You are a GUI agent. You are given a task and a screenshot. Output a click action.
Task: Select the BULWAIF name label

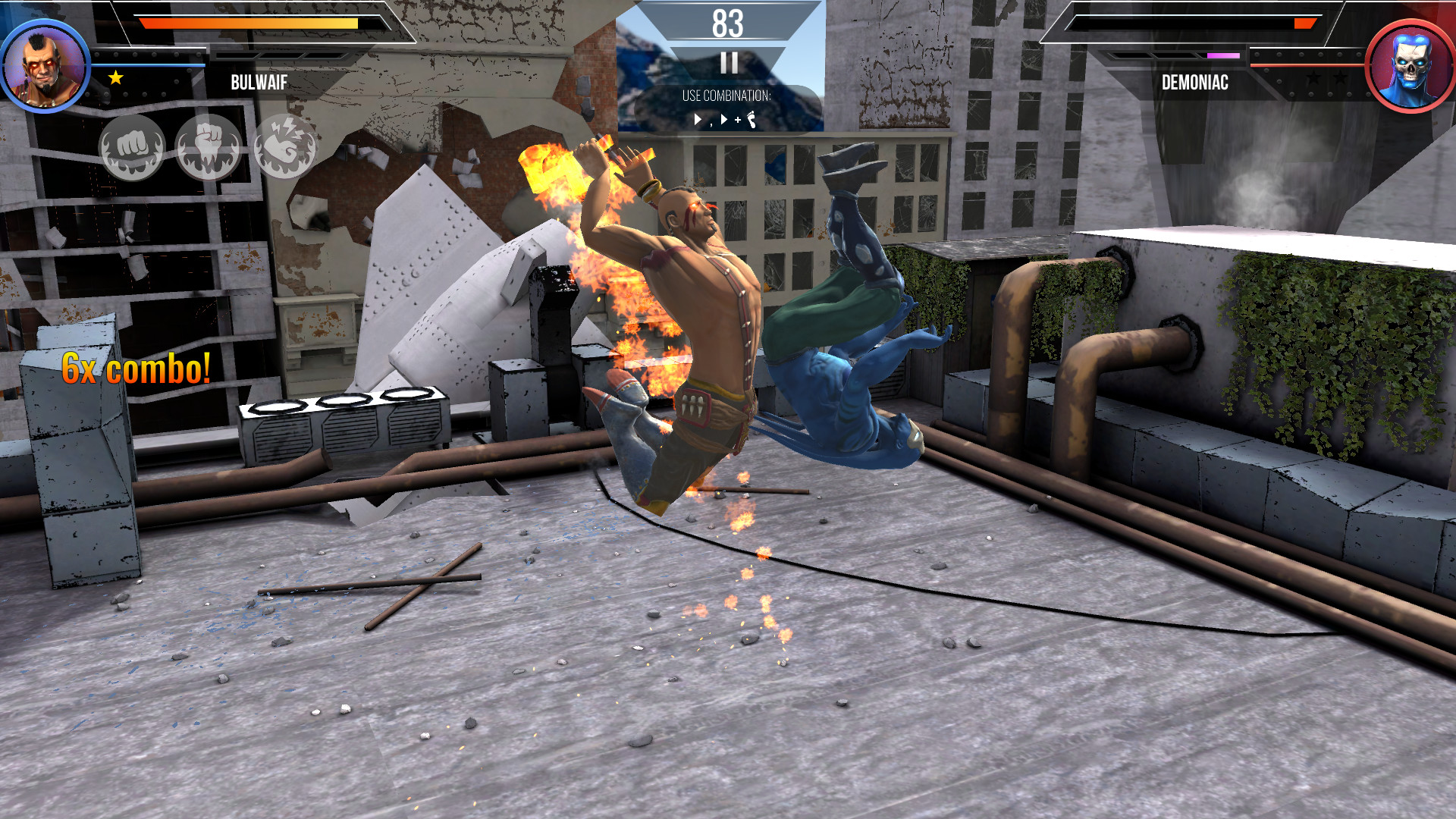click(x=258, y=83)
